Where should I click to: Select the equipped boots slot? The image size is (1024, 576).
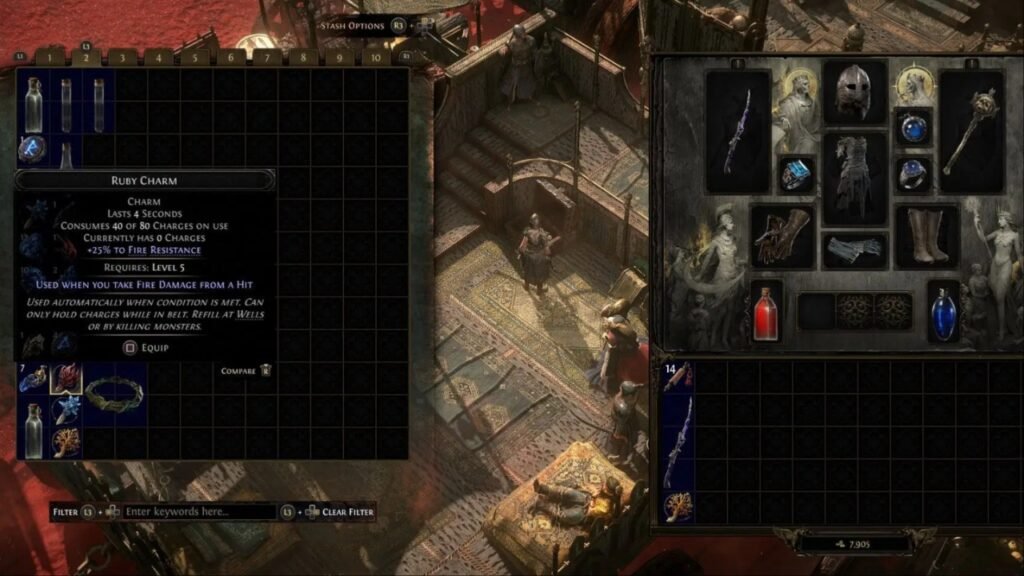[x=927, y=237]
